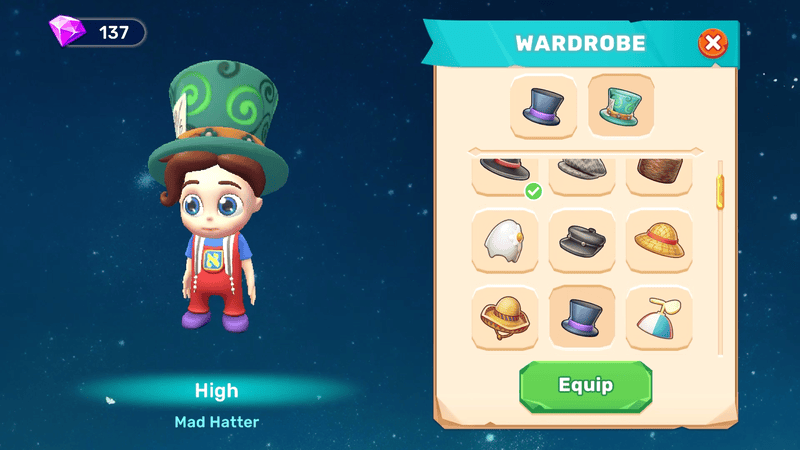The height and width of the screenshot is (450, 800).
Task: Choose the sombrero hat slot
Action: click(x=505, y=317)
